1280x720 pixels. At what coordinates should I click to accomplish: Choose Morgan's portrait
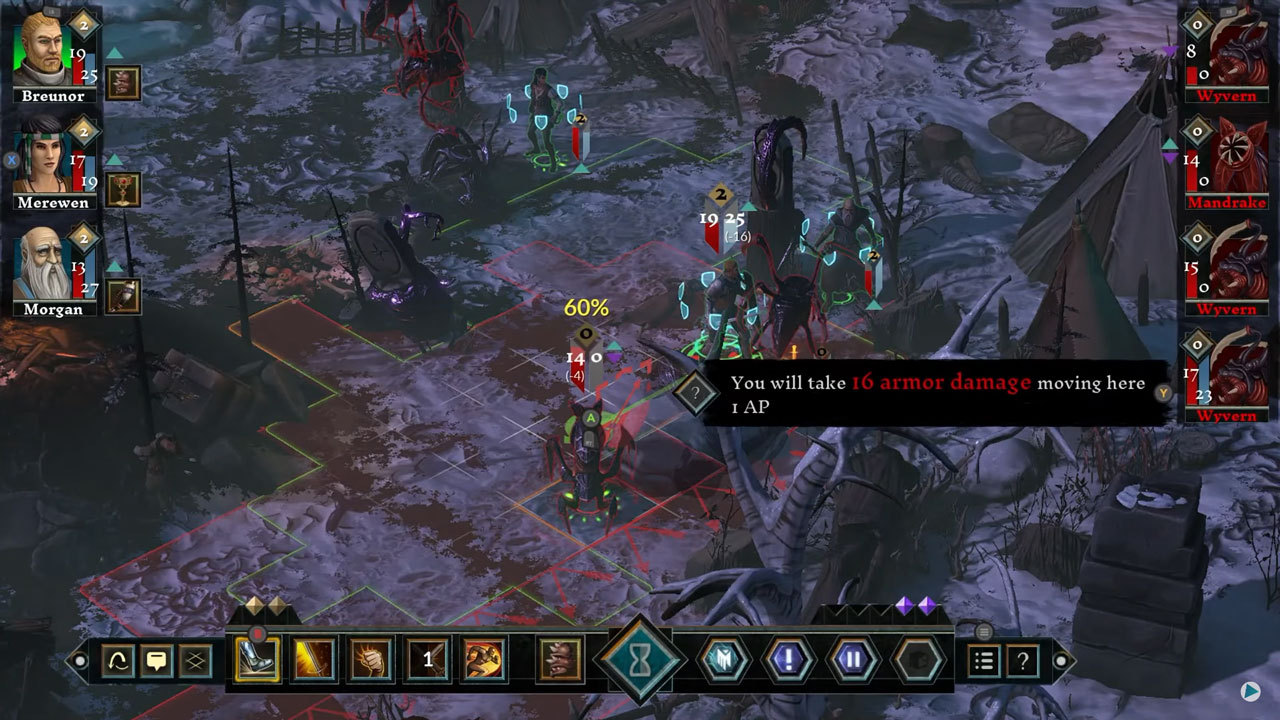point(44,265)
